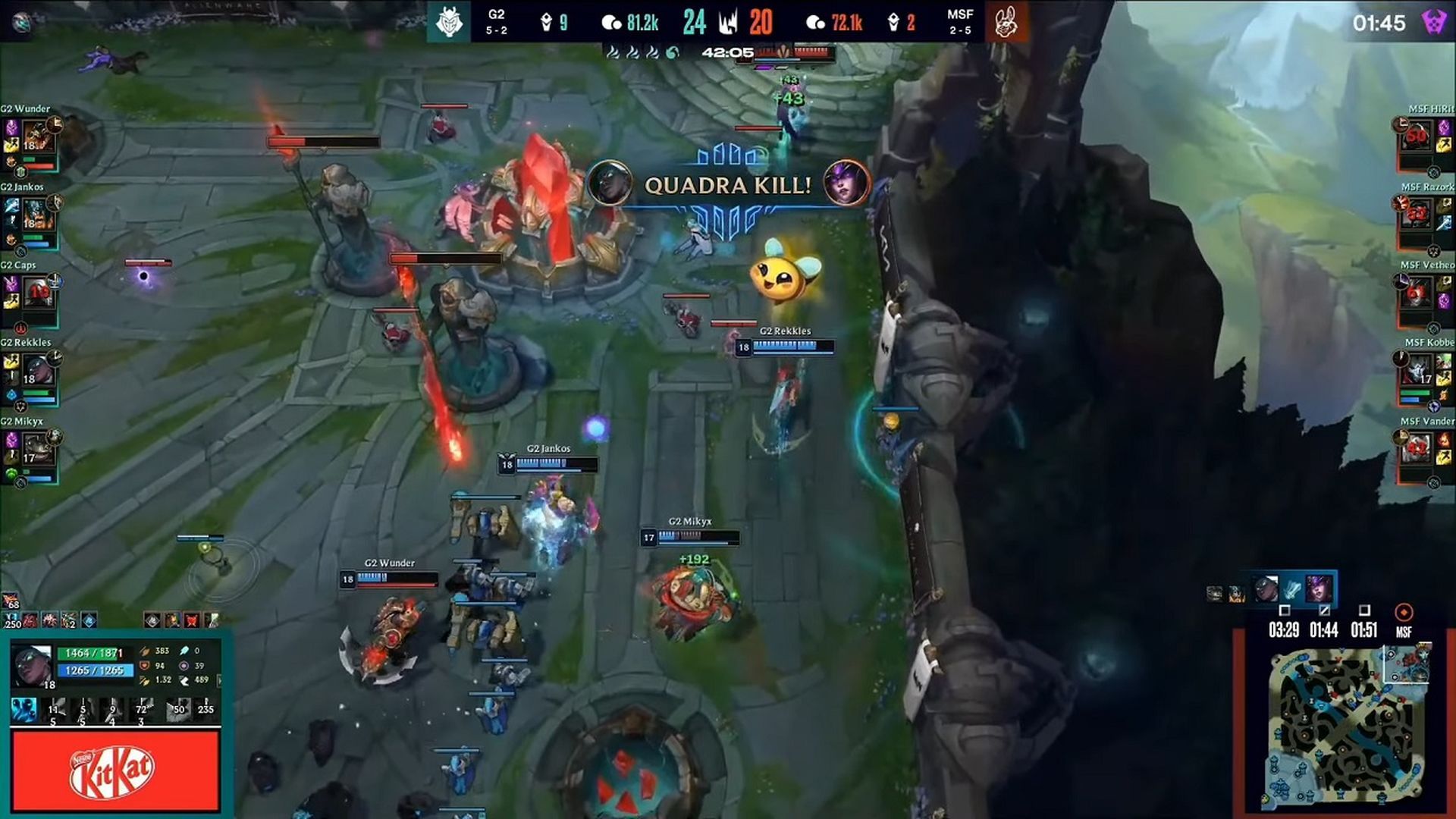Click the green health bar showing 1464/1871

click(89, 653)
